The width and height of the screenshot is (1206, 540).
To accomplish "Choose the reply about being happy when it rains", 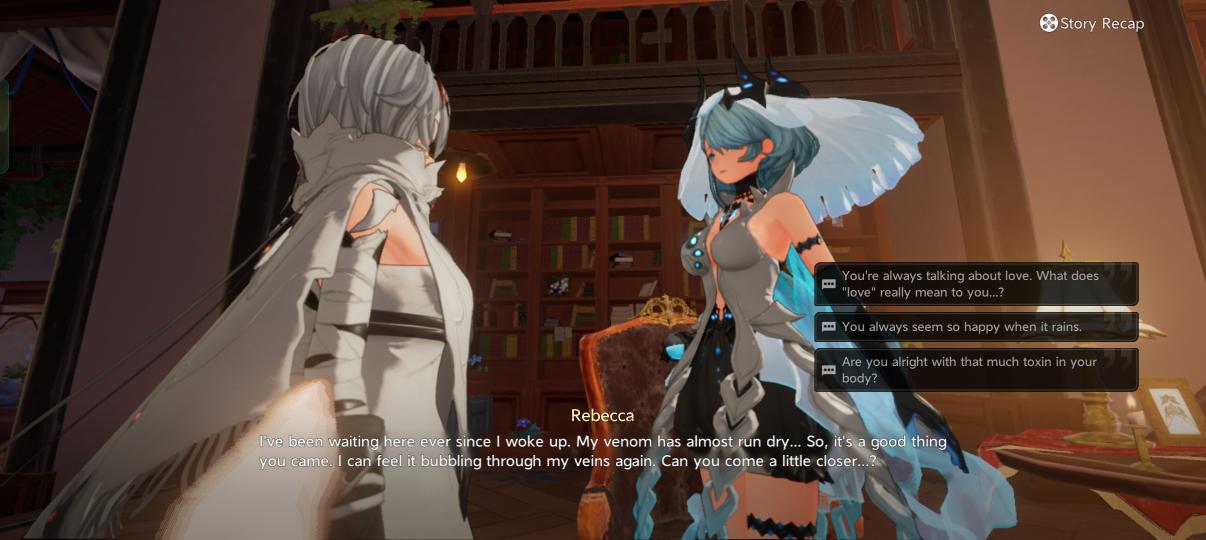I will click(x=976, y=327).
